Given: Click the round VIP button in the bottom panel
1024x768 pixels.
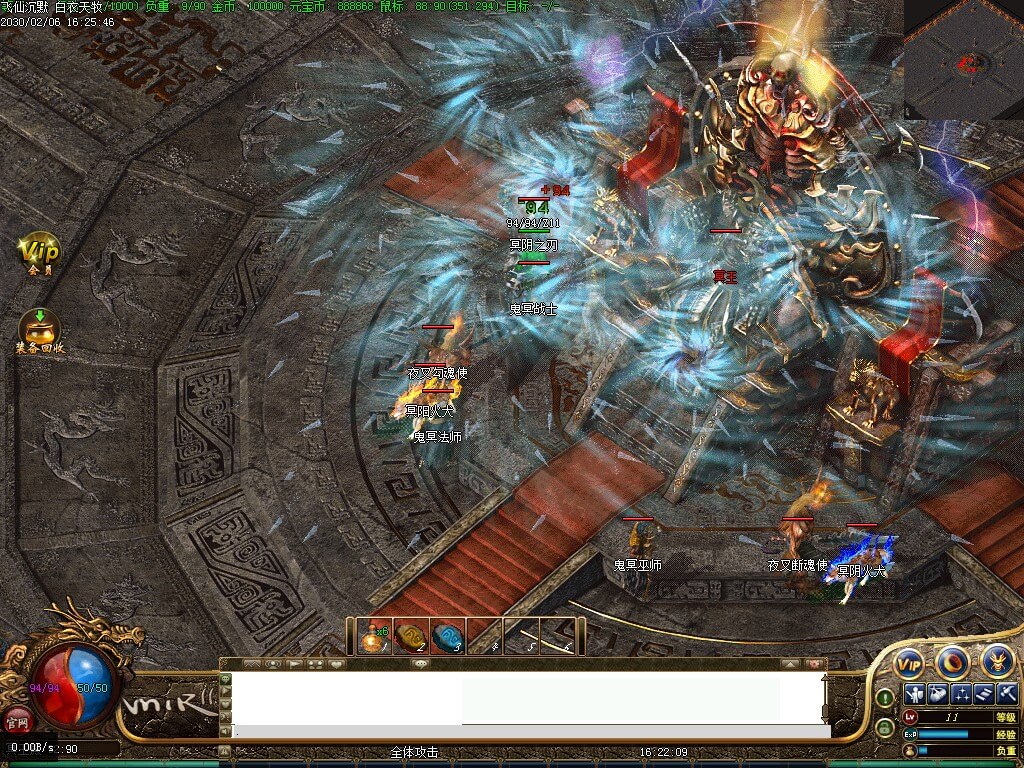Looking at the screenshot, I should 908,662.
